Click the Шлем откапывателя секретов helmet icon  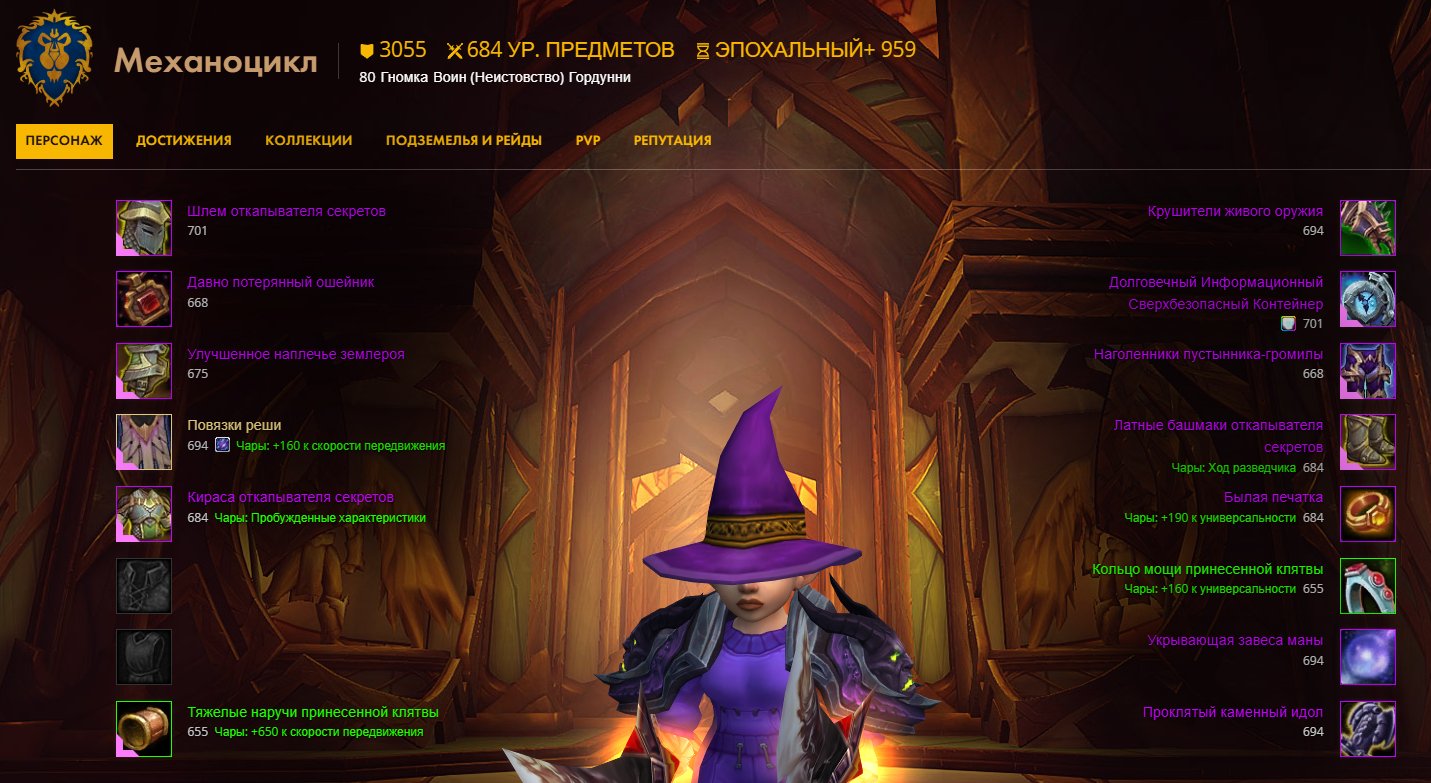click(x=144, y=228)
